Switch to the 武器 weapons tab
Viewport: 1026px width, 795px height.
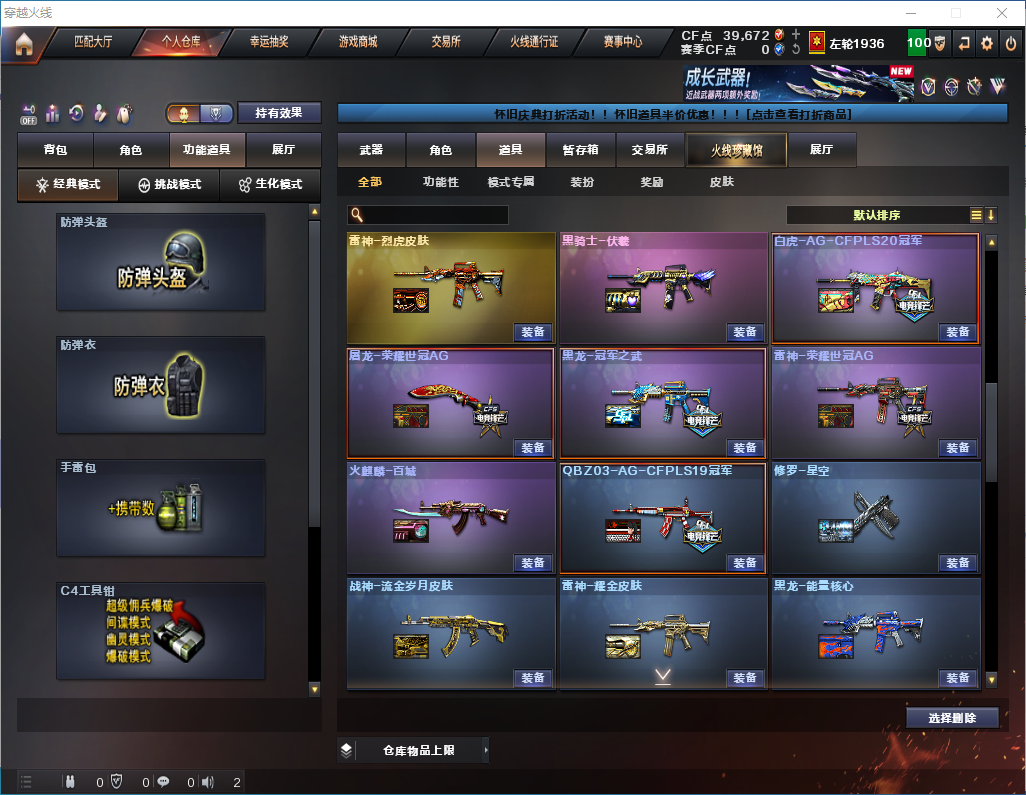(371, 150)
